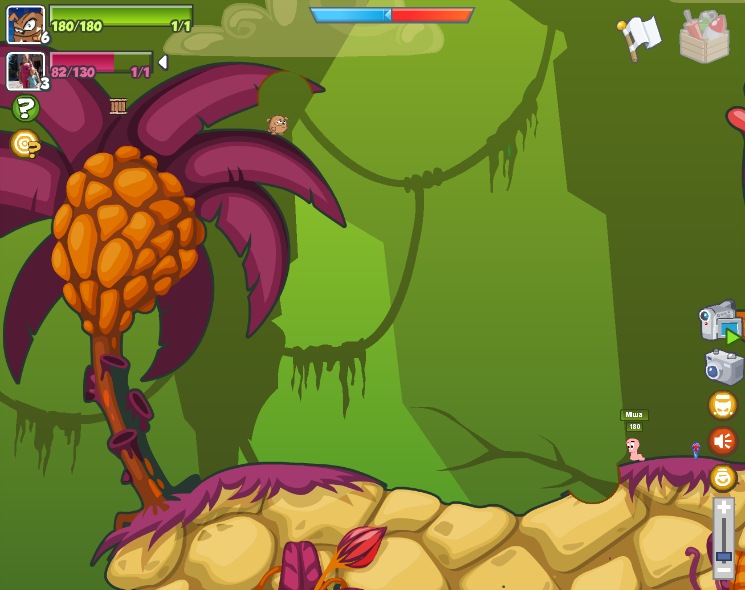Zoom in with the plus button

tap(723, 509)
